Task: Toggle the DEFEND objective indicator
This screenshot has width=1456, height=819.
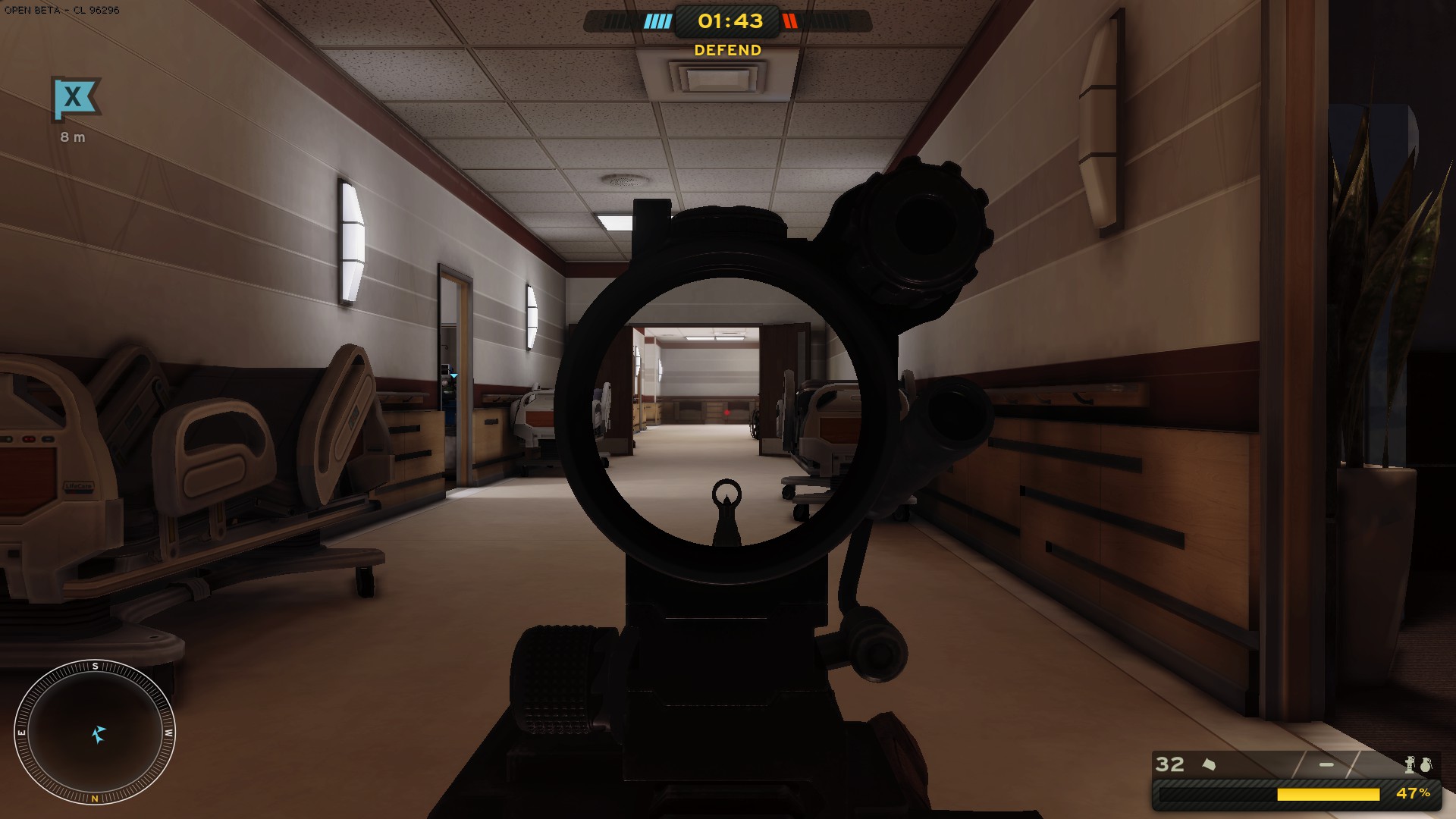Action: [726, 50]
